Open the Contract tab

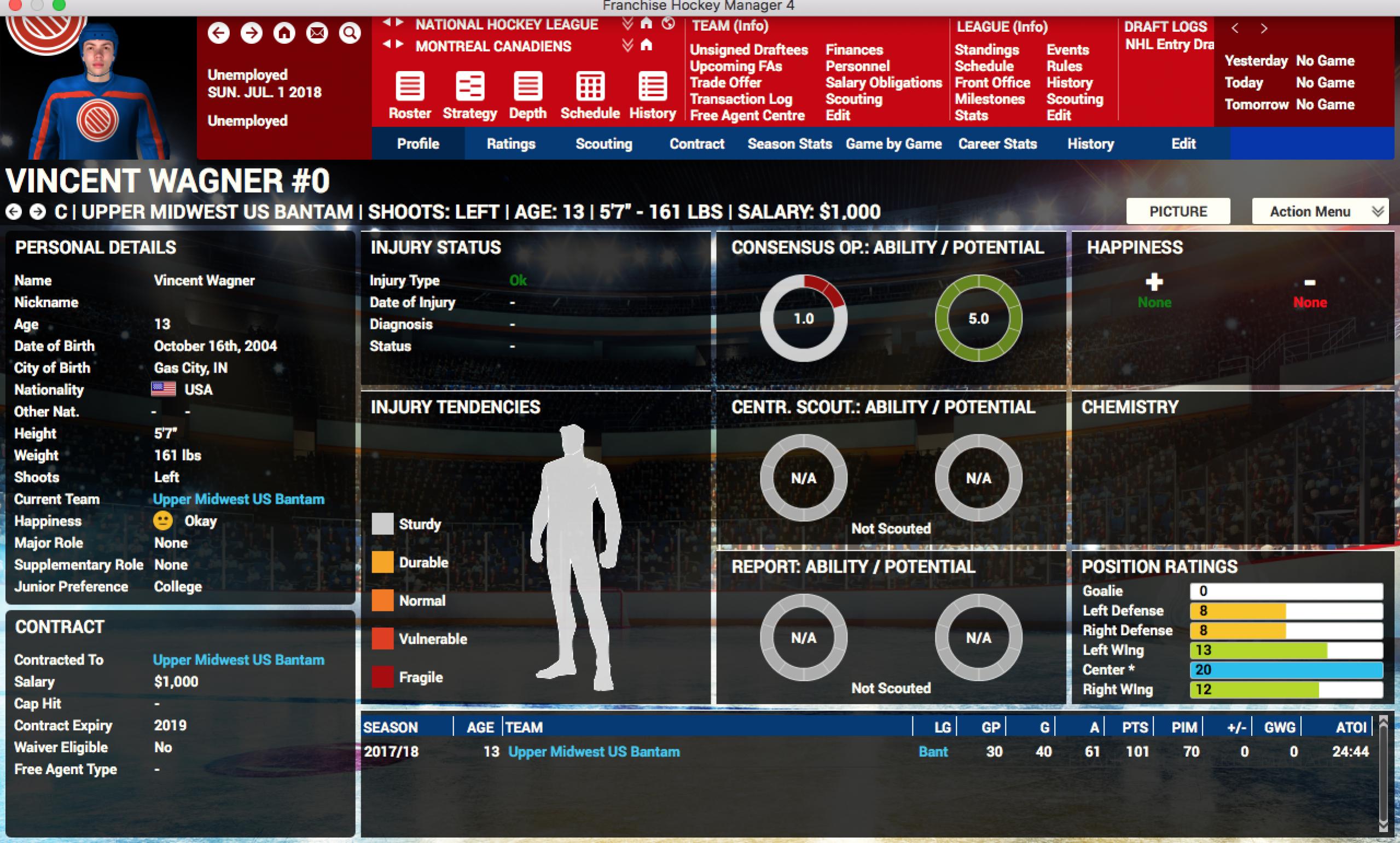click(697, 144)
